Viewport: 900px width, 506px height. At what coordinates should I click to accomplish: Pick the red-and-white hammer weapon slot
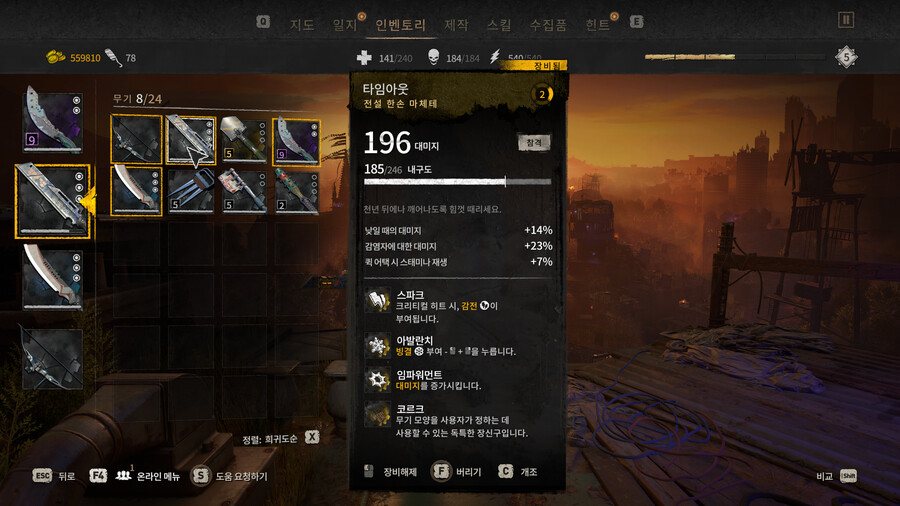point(243,190)
